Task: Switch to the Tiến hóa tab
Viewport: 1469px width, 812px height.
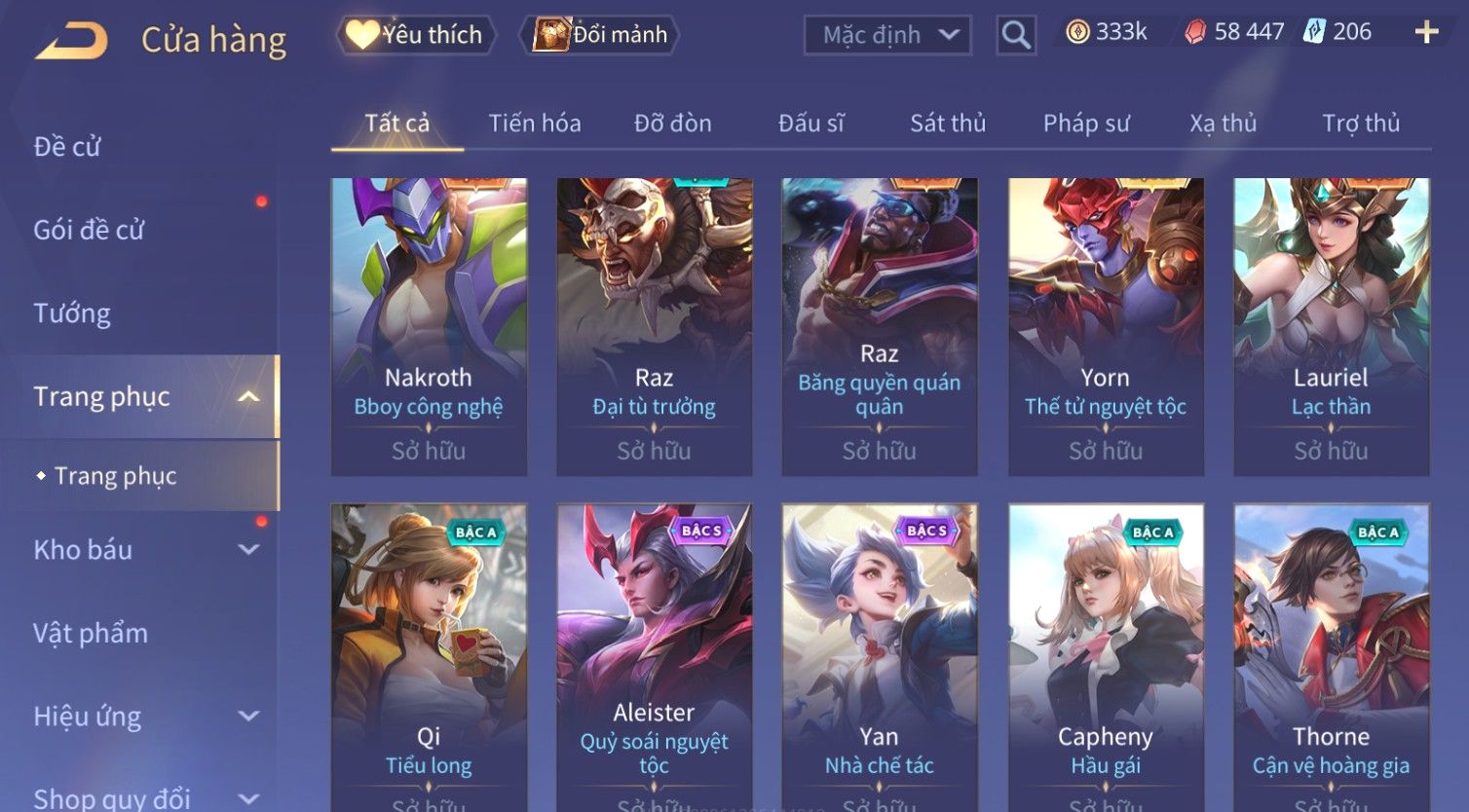Action: [535, 124]
